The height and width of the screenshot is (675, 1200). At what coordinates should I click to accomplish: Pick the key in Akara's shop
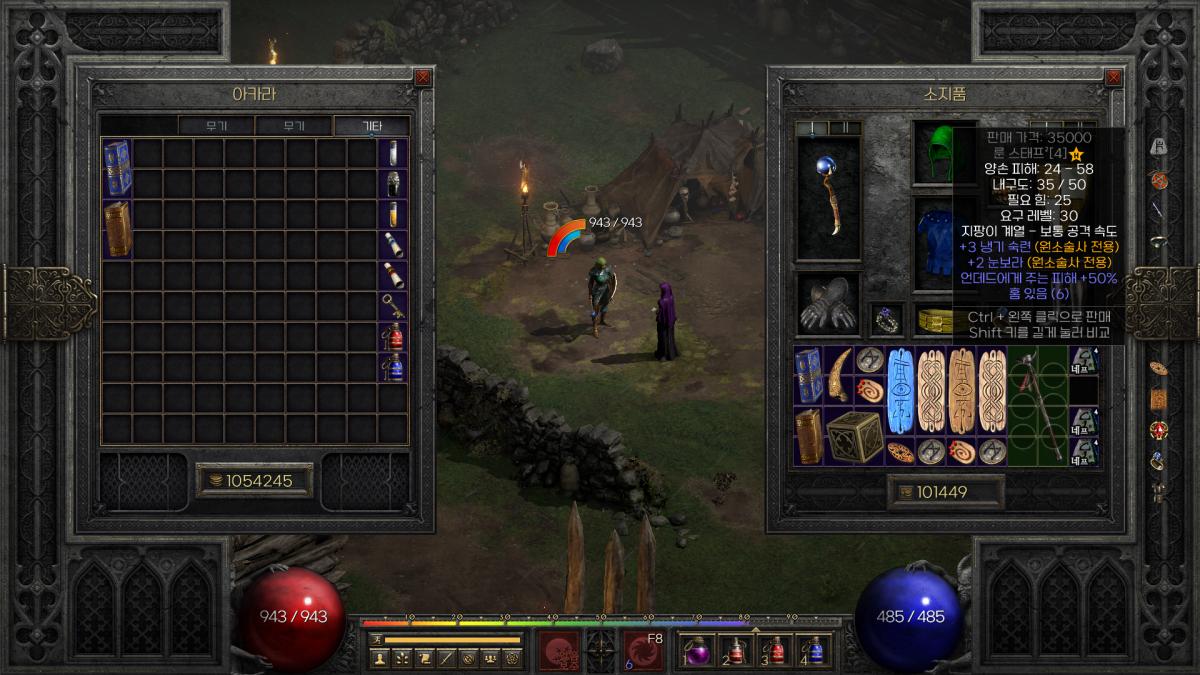coord(393,305)
